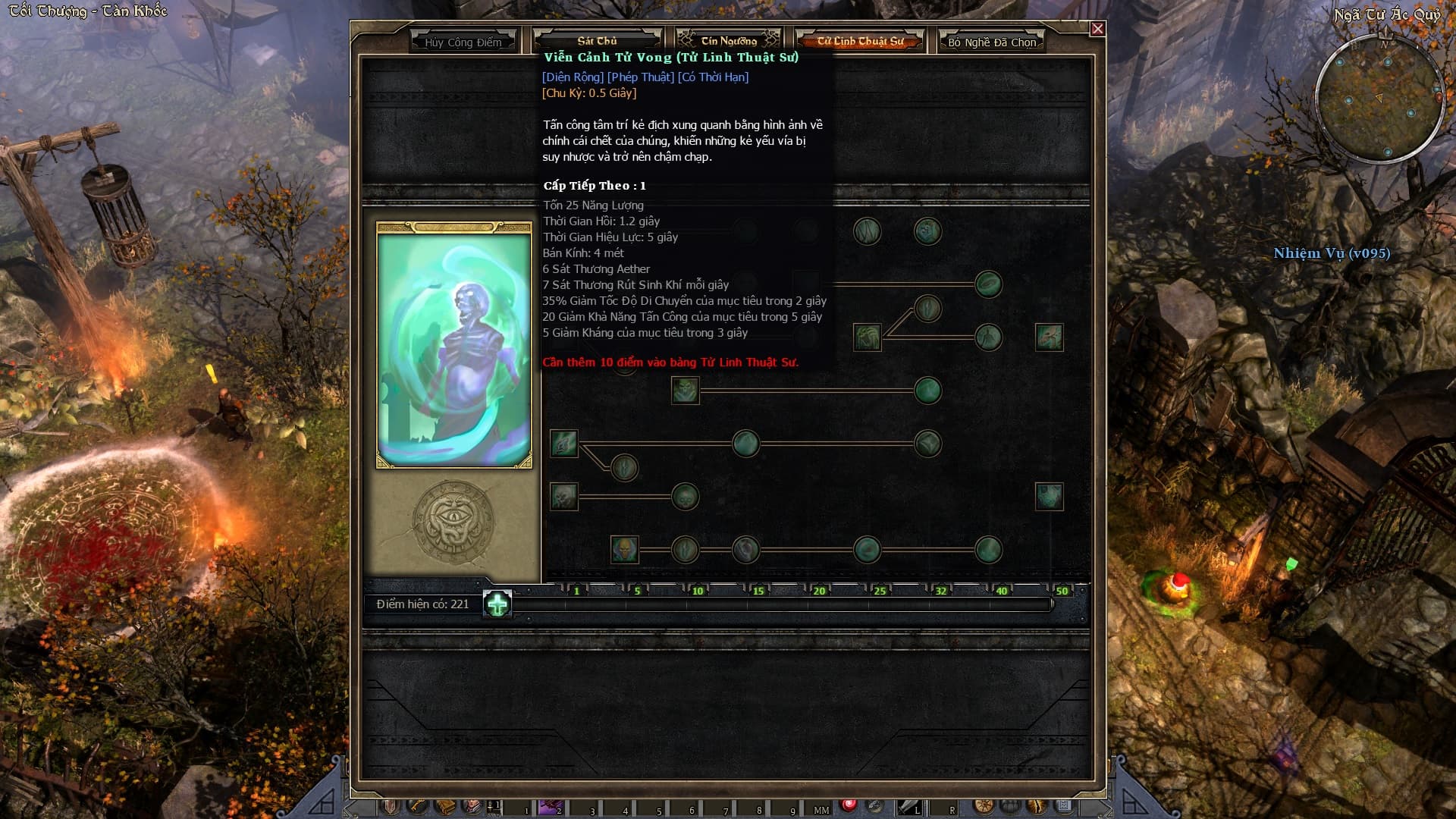Open the circular minimap
1456x819 pixels.
tap(1379, 99)
